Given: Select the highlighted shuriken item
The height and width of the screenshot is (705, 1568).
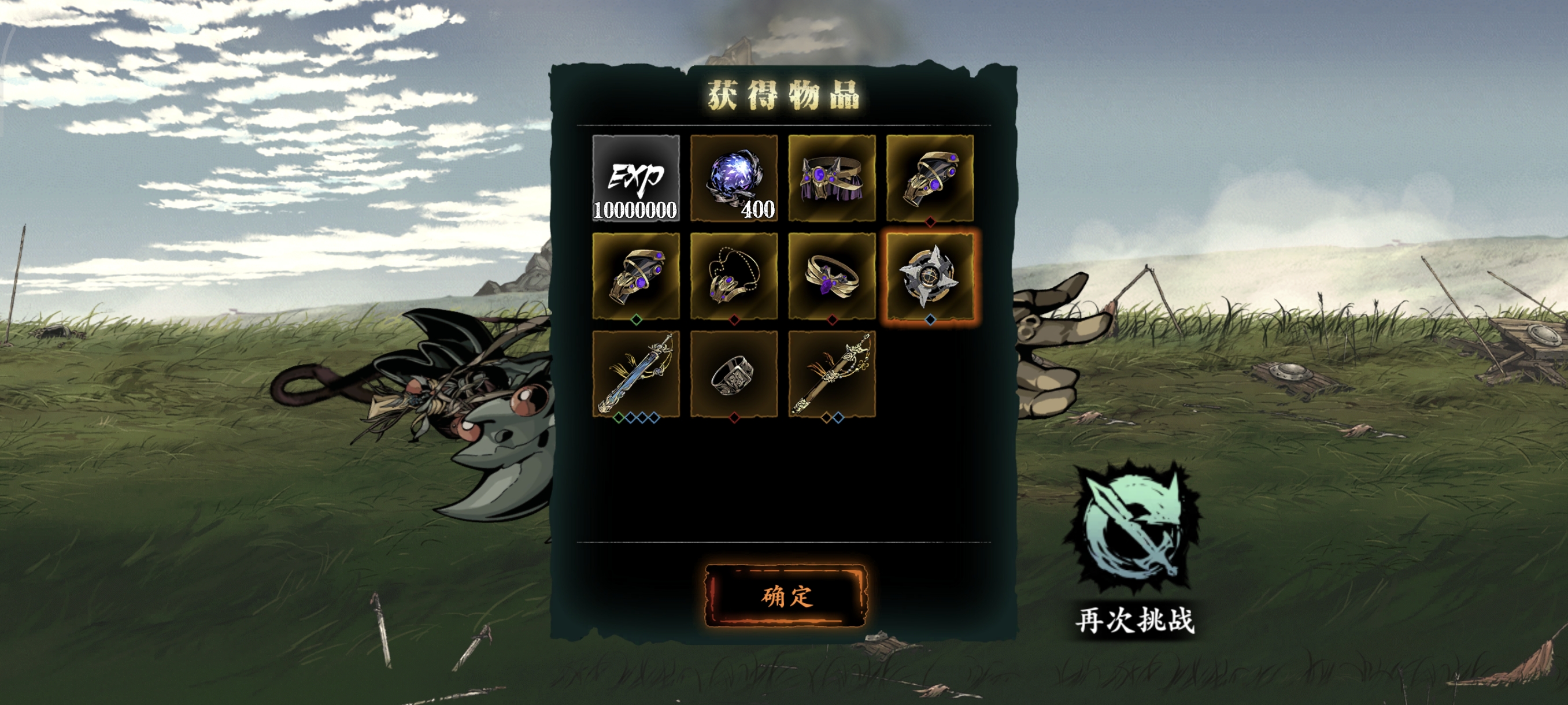Looking at the screenshot, I should [930, 276].
